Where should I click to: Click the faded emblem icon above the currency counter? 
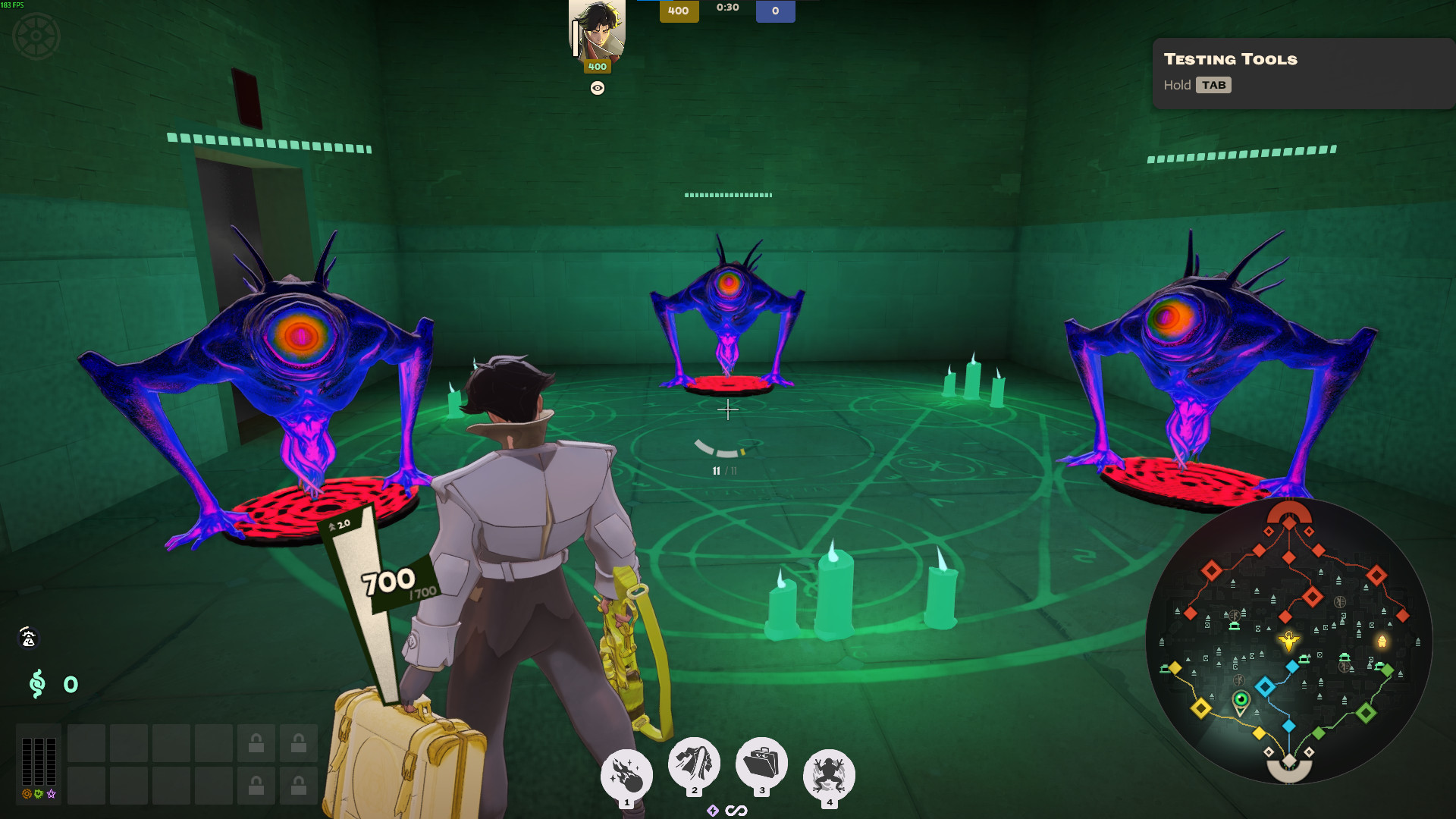tap(29, 639)
